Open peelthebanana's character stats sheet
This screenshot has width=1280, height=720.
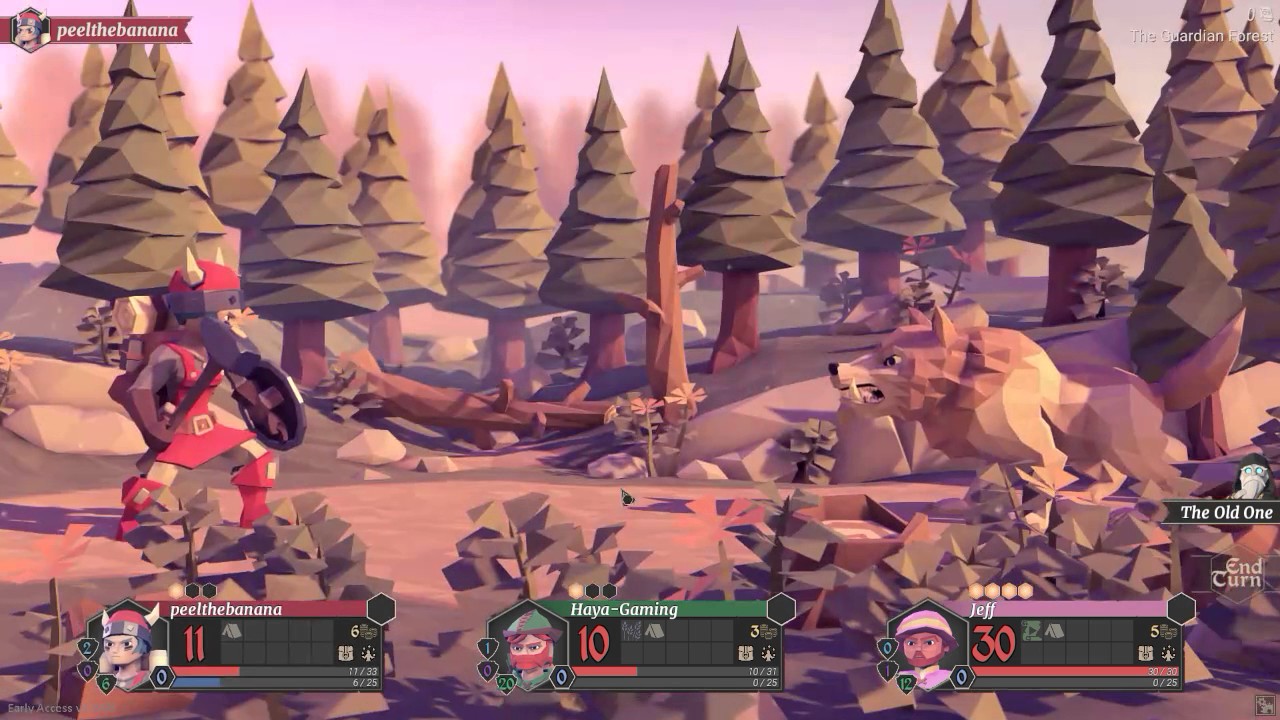368,653
